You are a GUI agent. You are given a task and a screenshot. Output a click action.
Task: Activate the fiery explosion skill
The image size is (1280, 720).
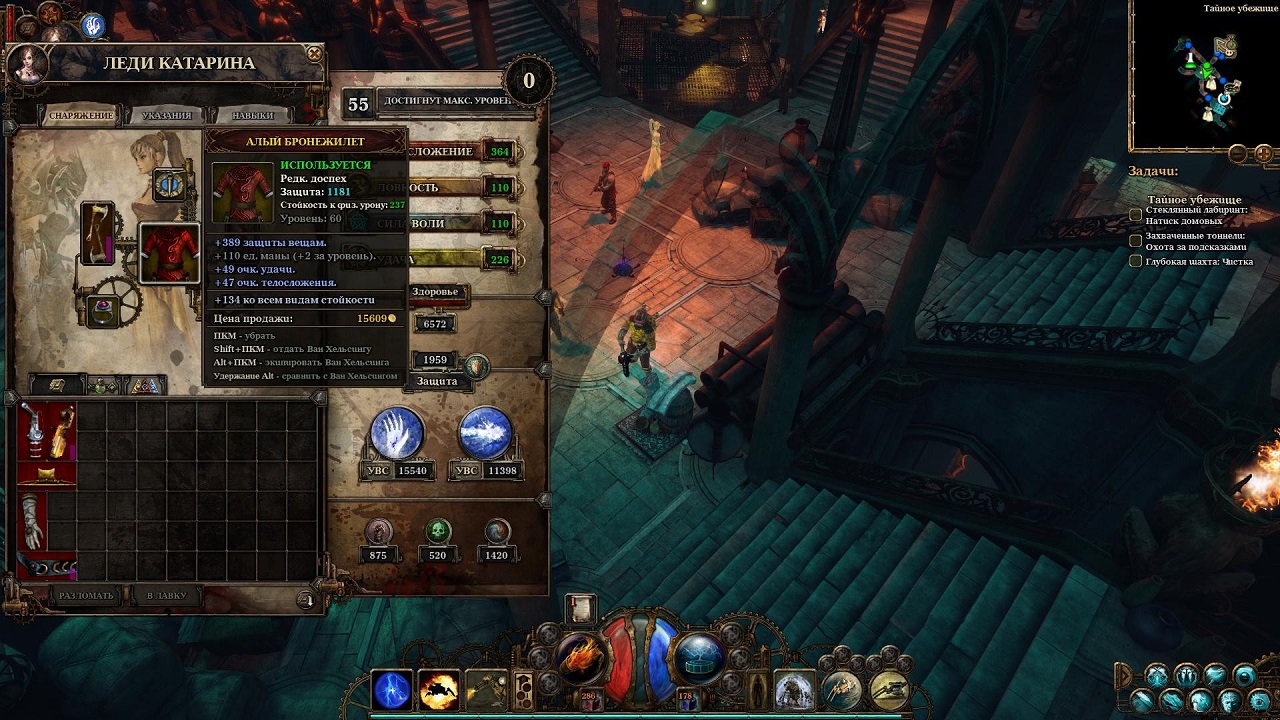pos(438,690)
